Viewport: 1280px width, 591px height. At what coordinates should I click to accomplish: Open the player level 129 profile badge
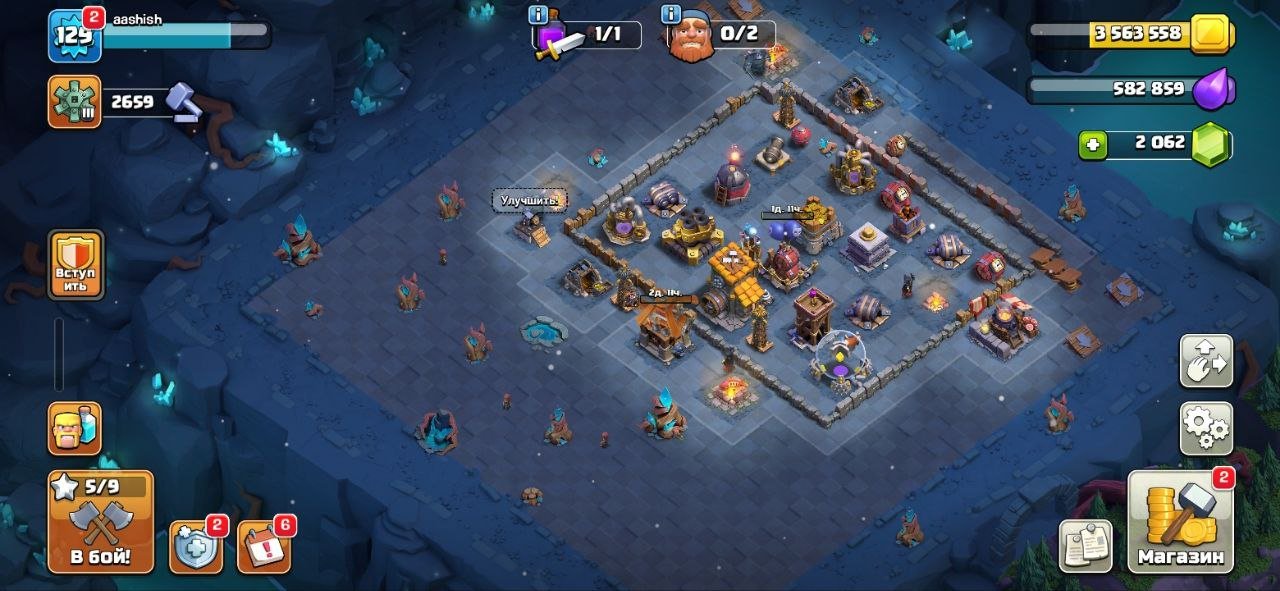coord(74,36)
